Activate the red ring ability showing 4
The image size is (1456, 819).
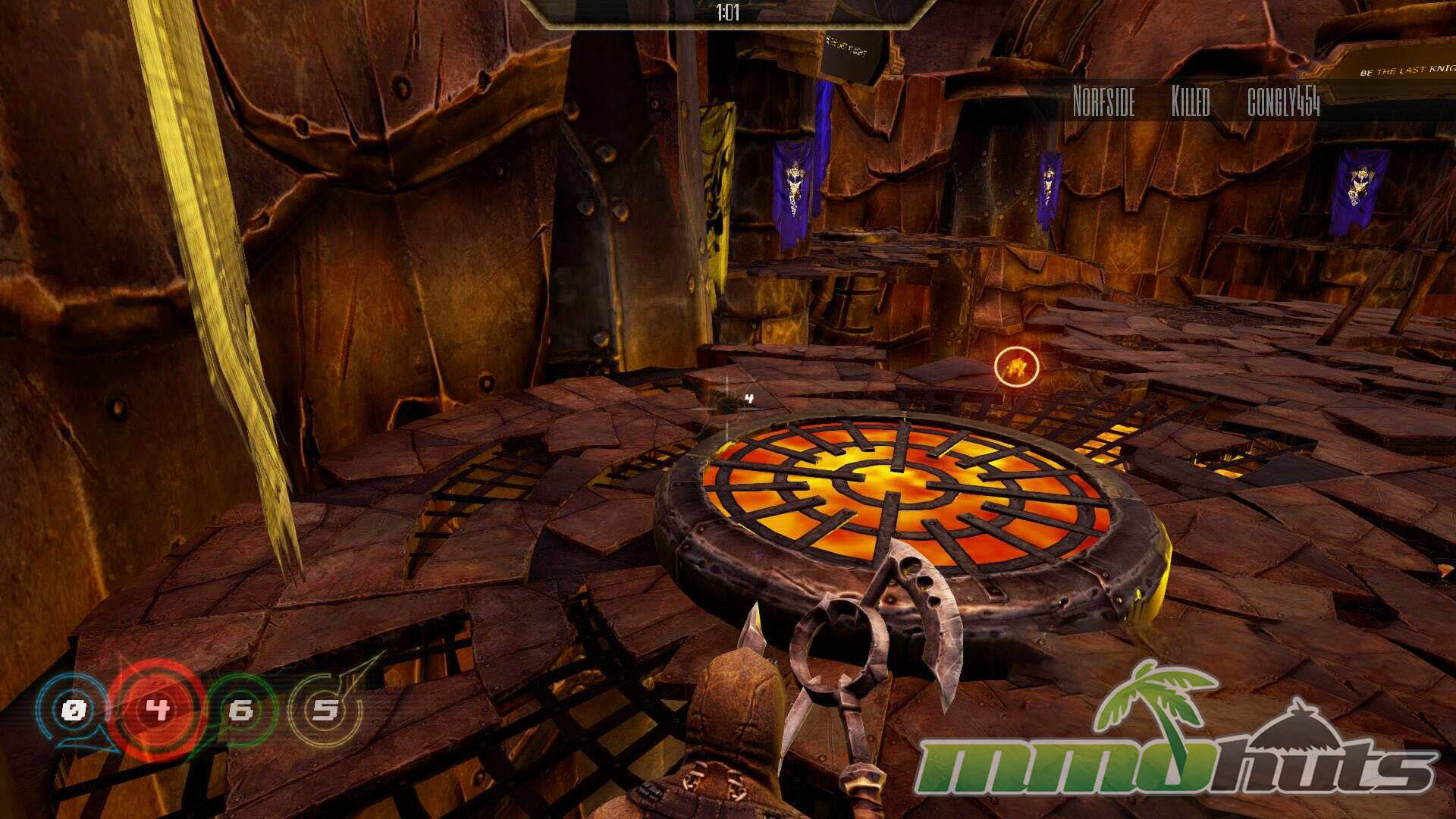[x=158, y=711]
